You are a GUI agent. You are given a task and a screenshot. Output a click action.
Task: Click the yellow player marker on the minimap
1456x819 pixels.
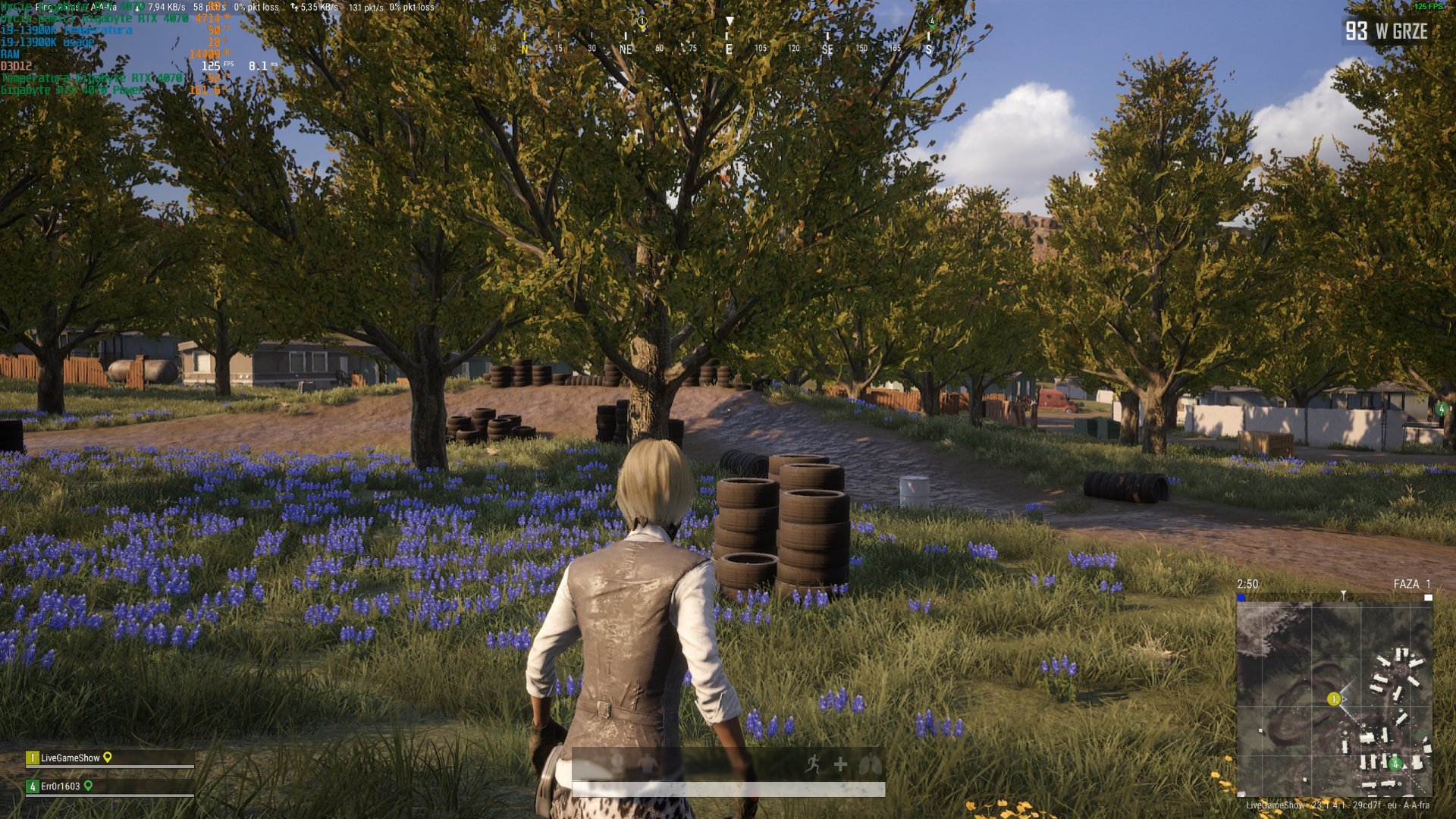(x=1334, y=698)
